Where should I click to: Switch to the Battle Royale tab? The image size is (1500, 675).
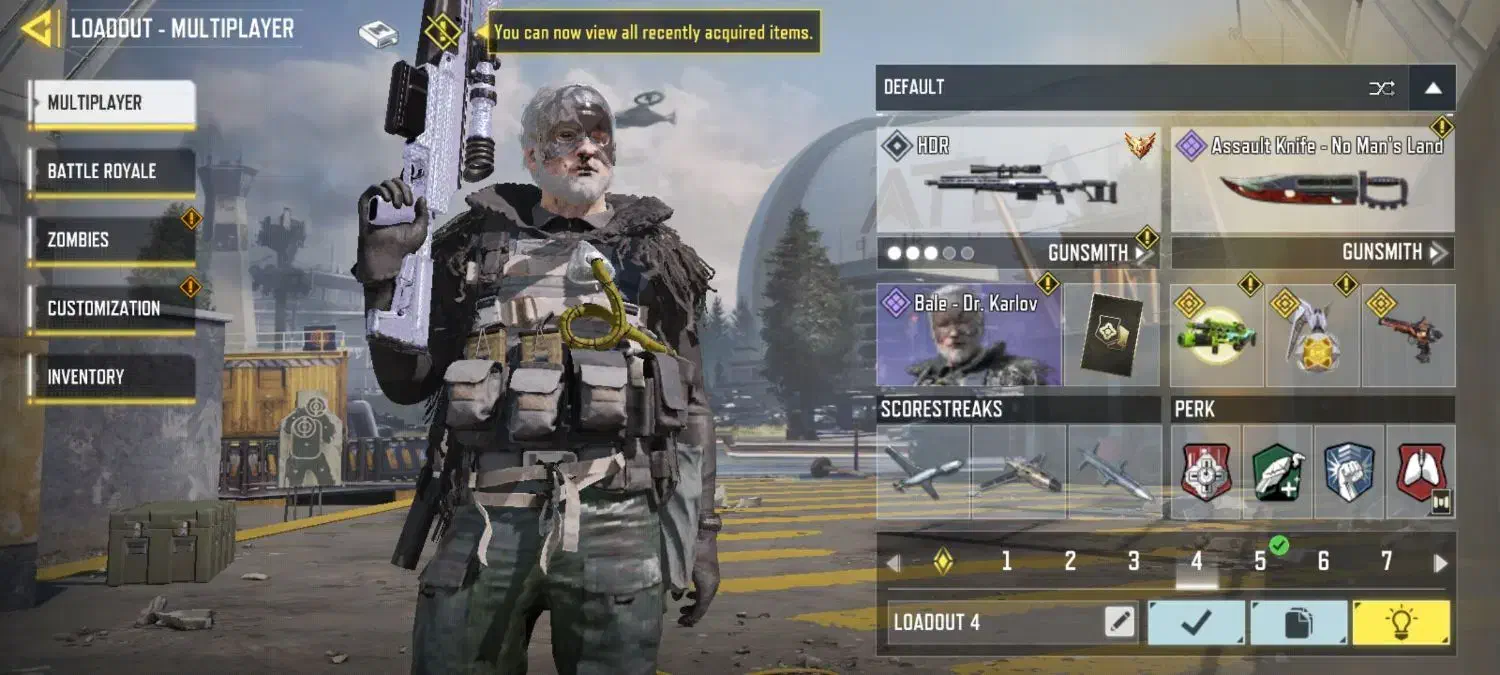[111, 171]
